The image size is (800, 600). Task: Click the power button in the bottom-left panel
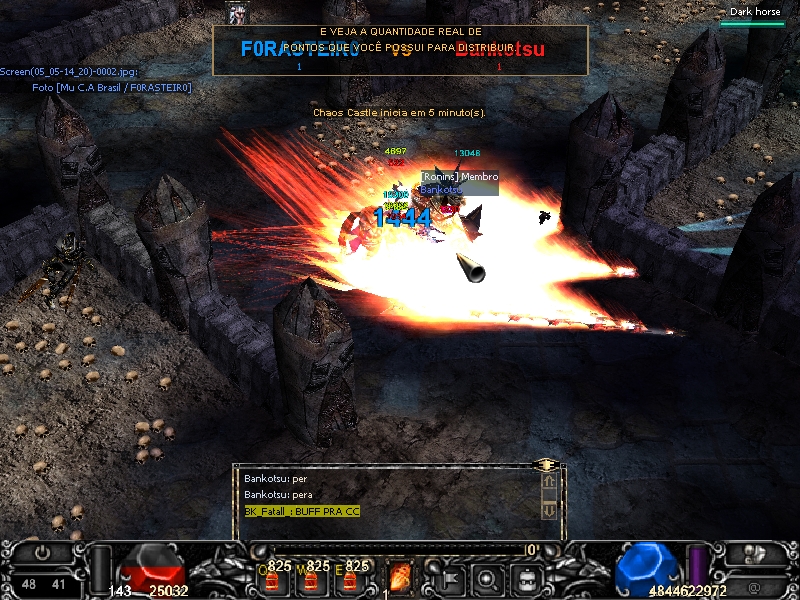pyautogui.click(x=42, y=552)
